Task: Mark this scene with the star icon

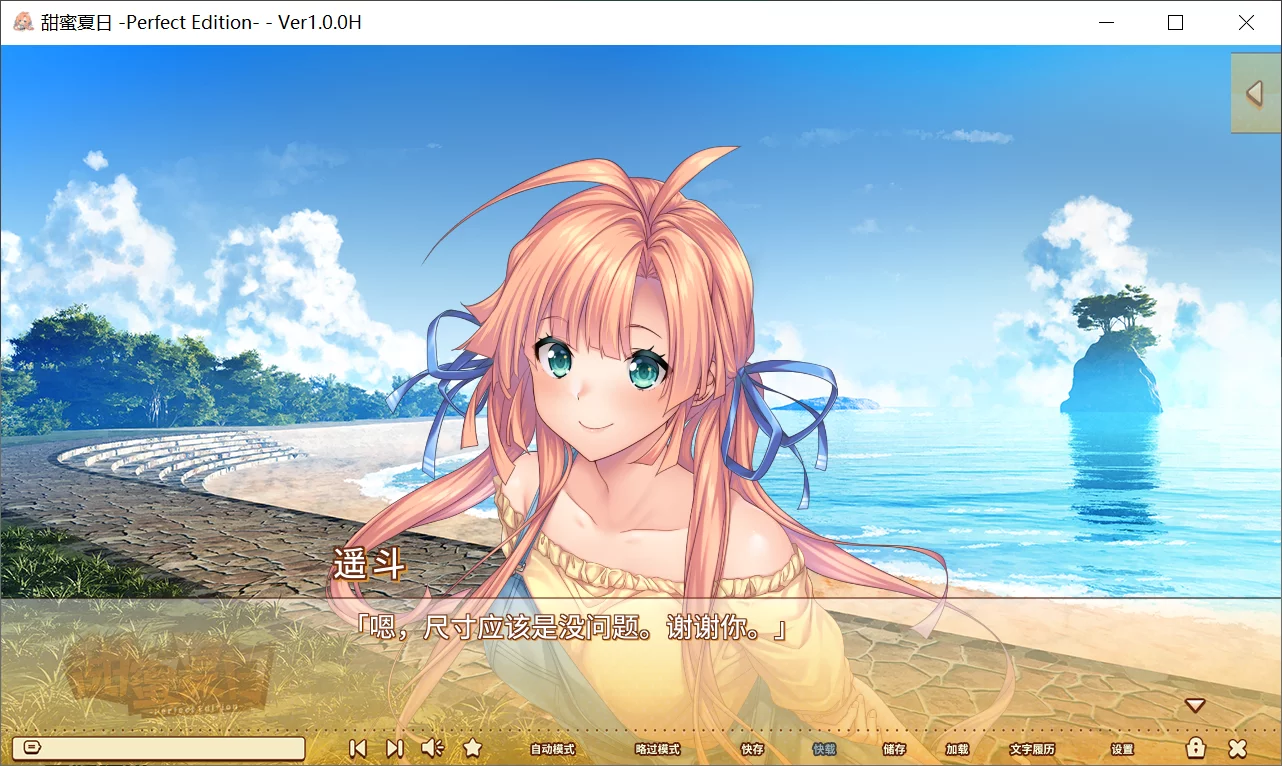Action: pos(472,747)
